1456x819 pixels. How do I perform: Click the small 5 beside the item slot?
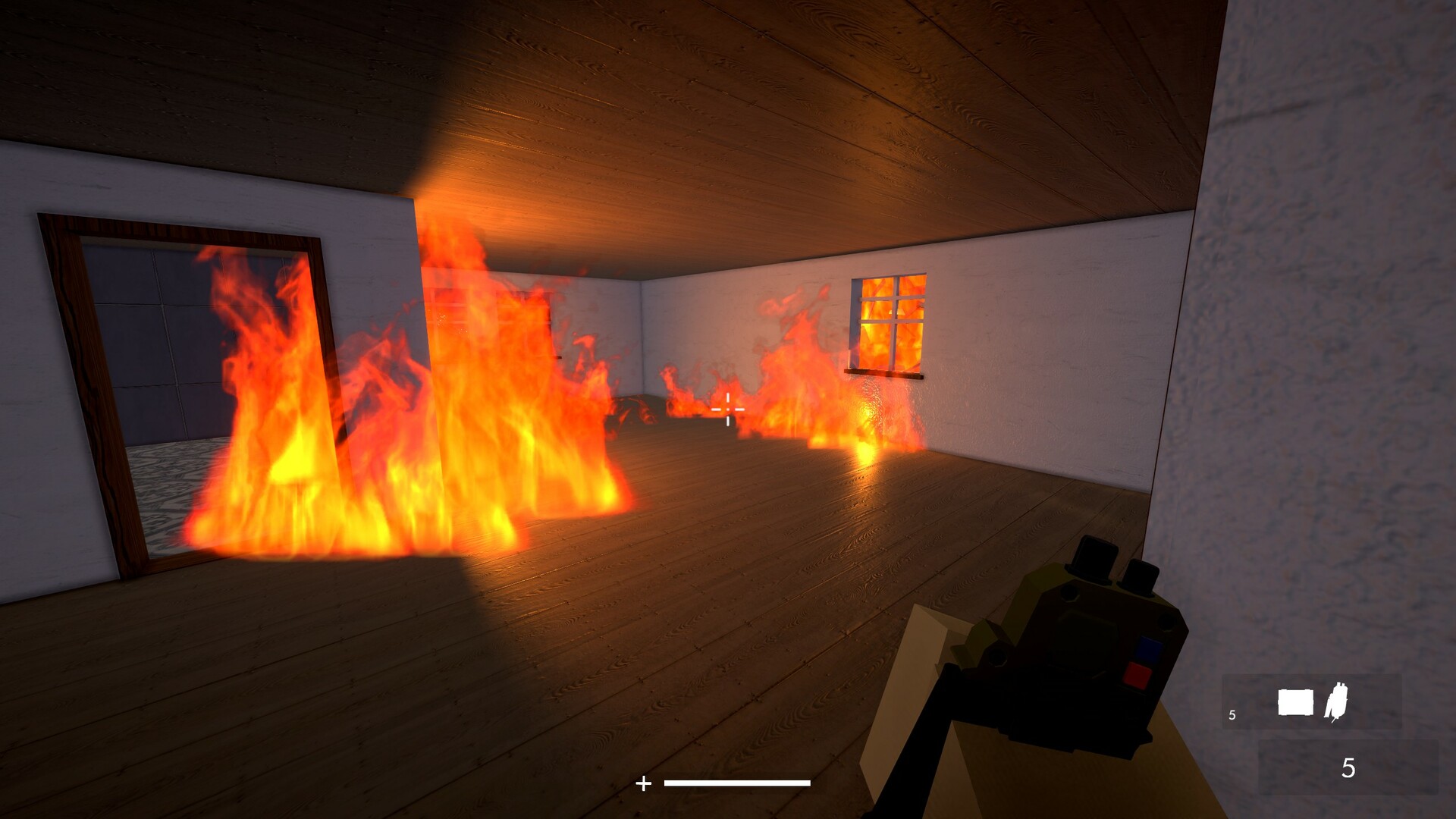tap(1232, 714)
